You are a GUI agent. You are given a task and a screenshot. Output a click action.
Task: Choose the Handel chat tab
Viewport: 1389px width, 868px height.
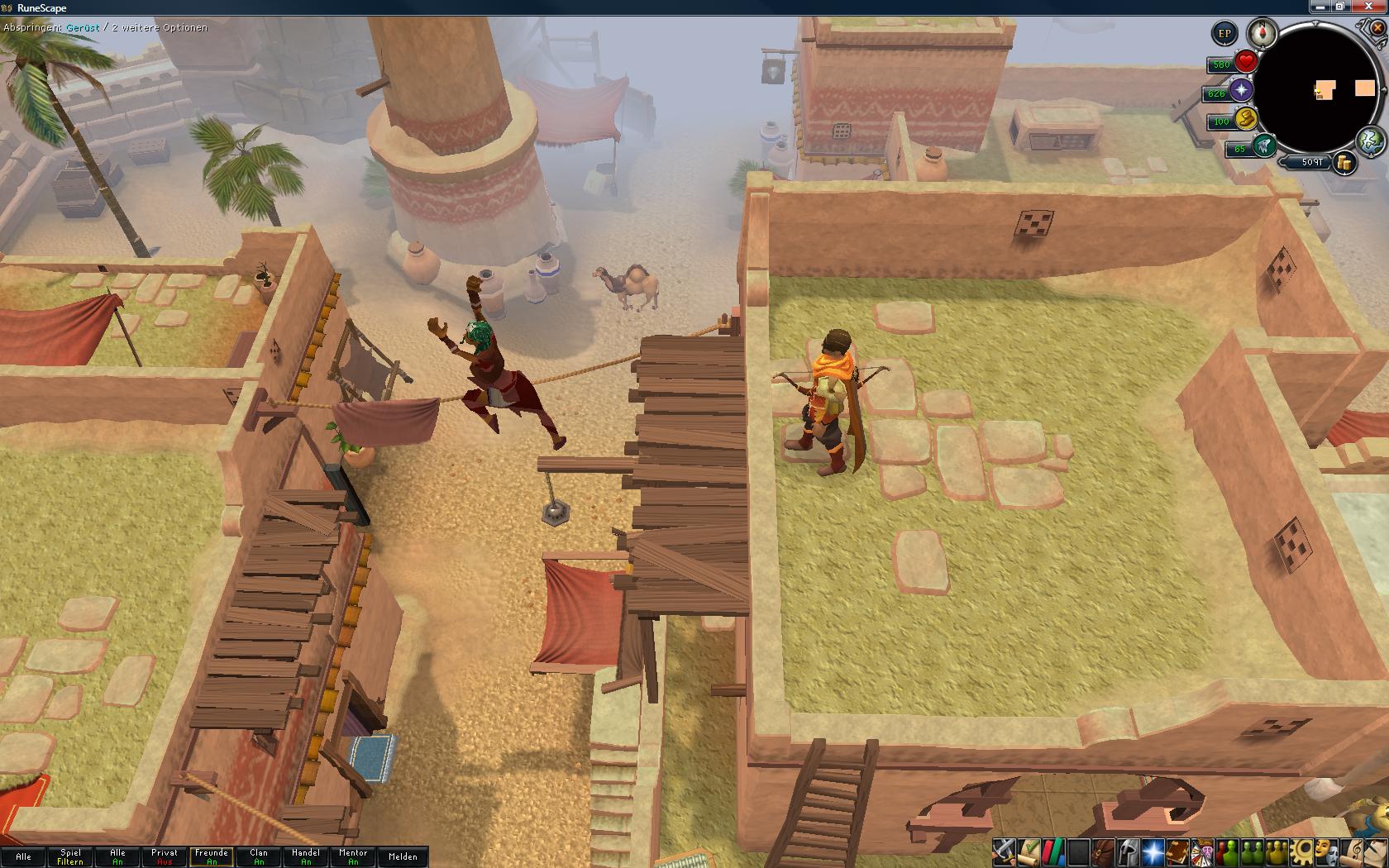[x=306, y=856]
